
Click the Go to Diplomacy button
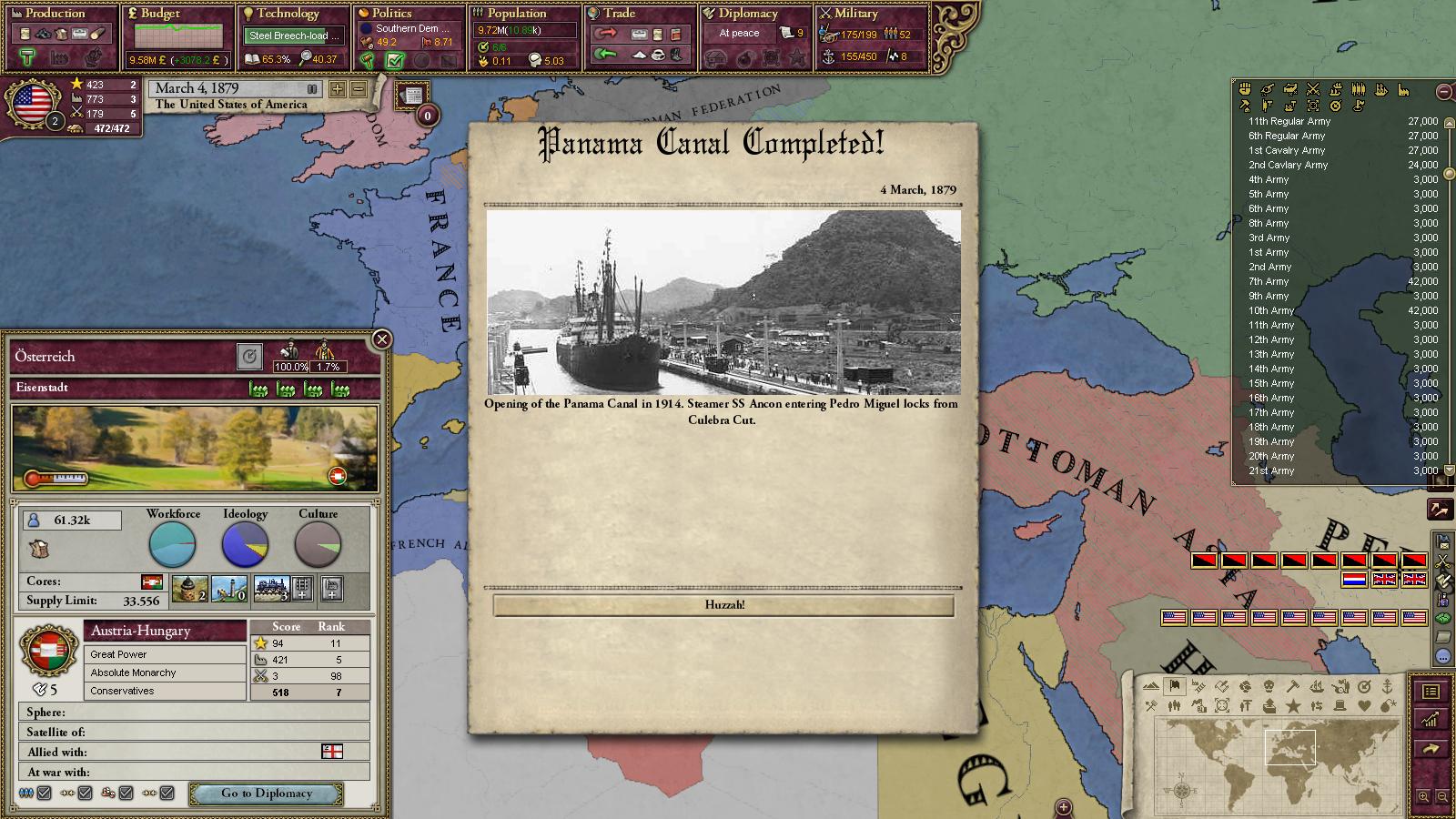click(267, 794)
